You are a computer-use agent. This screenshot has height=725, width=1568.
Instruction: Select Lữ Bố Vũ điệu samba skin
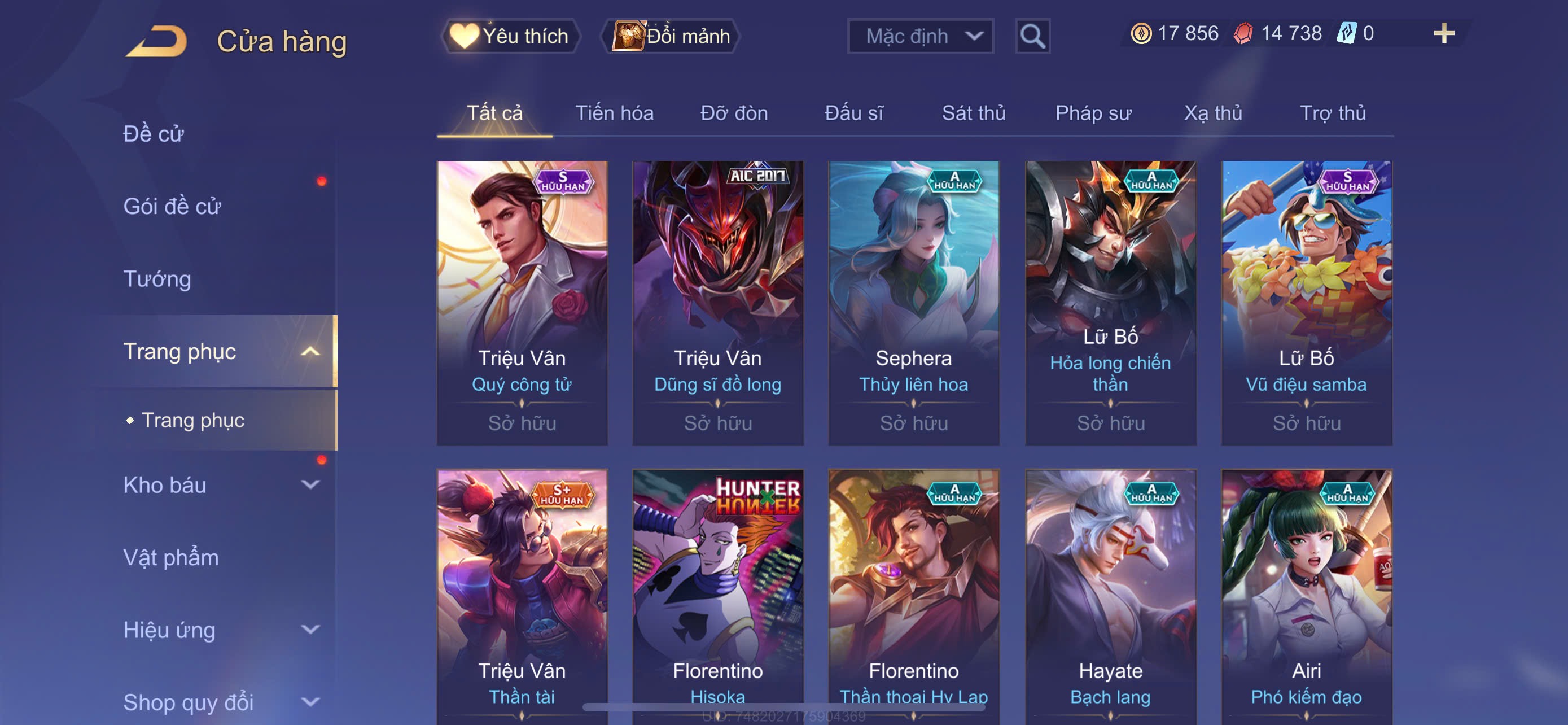click(1306, 303)
